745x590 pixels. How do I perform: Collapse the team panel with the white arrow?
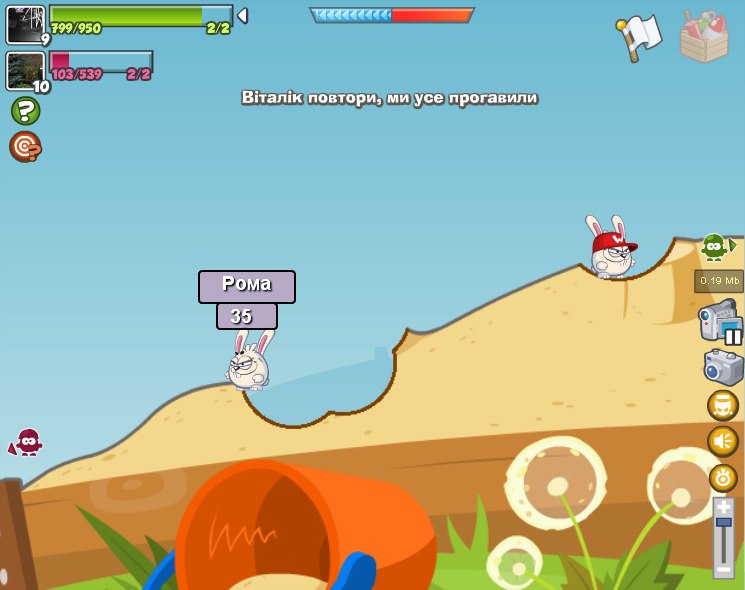(x=242, y=16)
